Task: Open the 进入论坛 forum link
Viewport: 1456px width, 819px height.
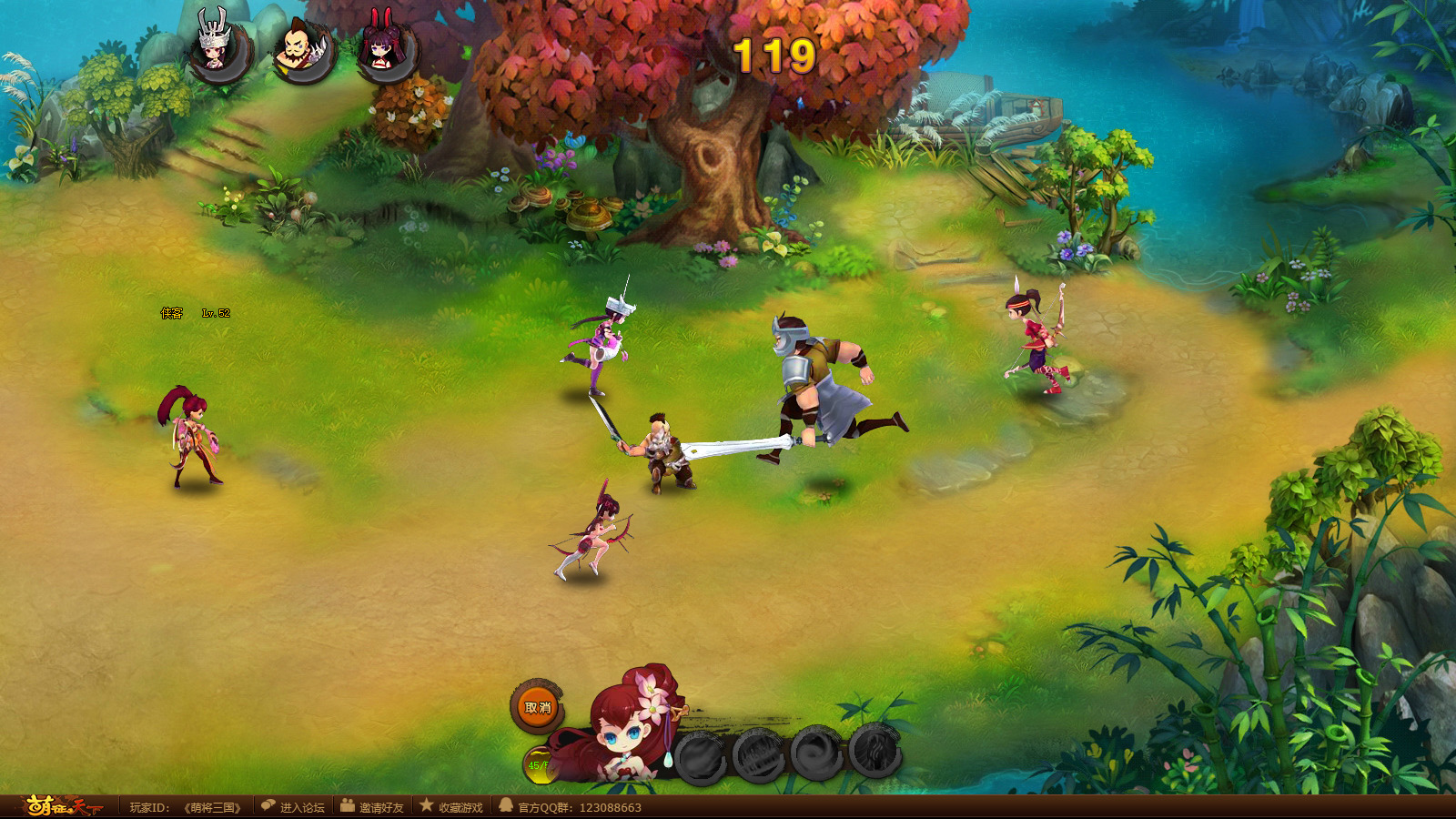Action: (x=292, y=807)
